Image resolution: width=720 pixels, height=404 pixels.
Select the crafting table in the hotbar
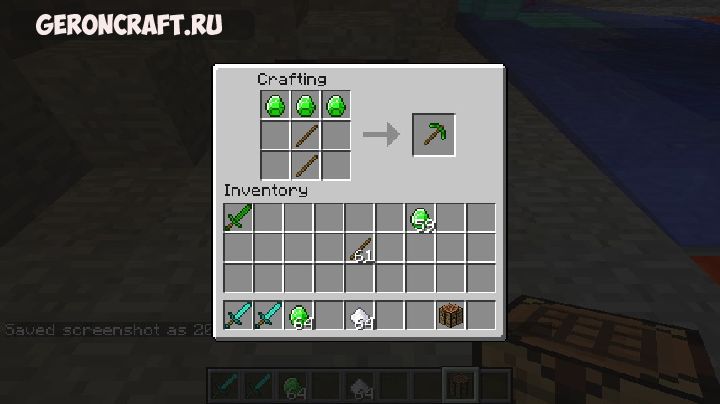[451, 315]
